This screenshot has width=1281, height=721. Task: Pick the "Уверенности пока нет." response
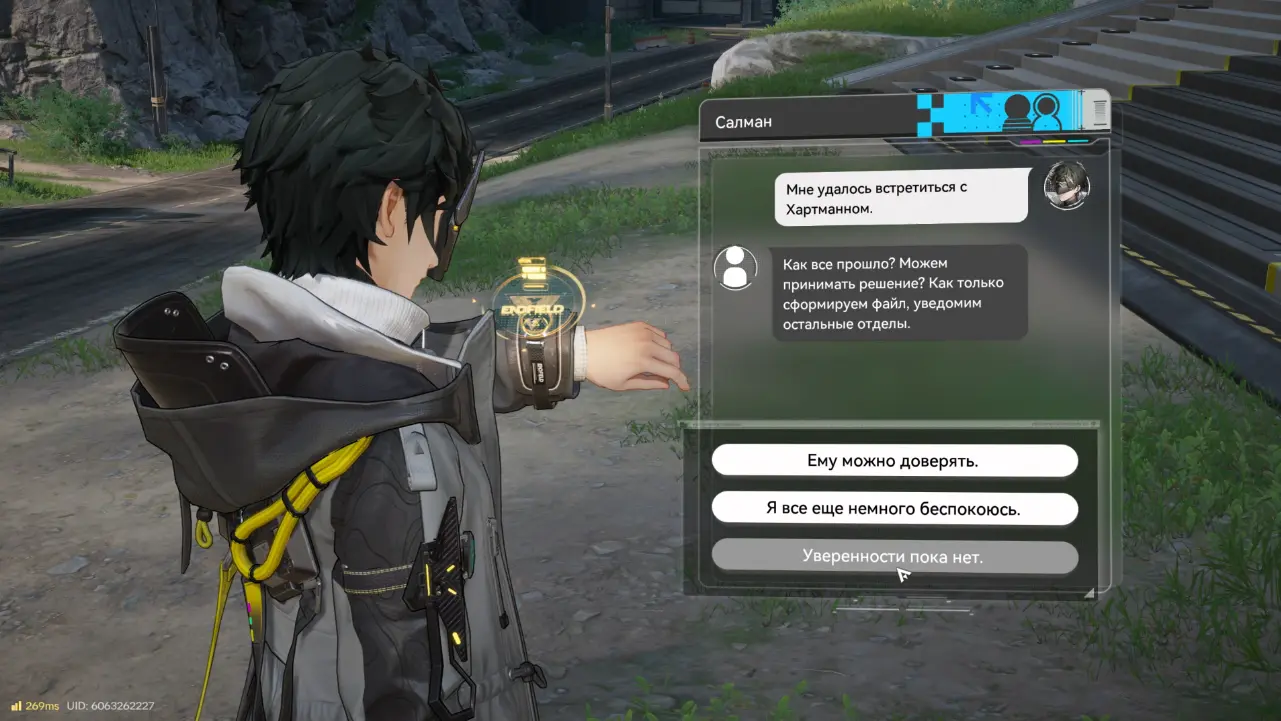893,557
